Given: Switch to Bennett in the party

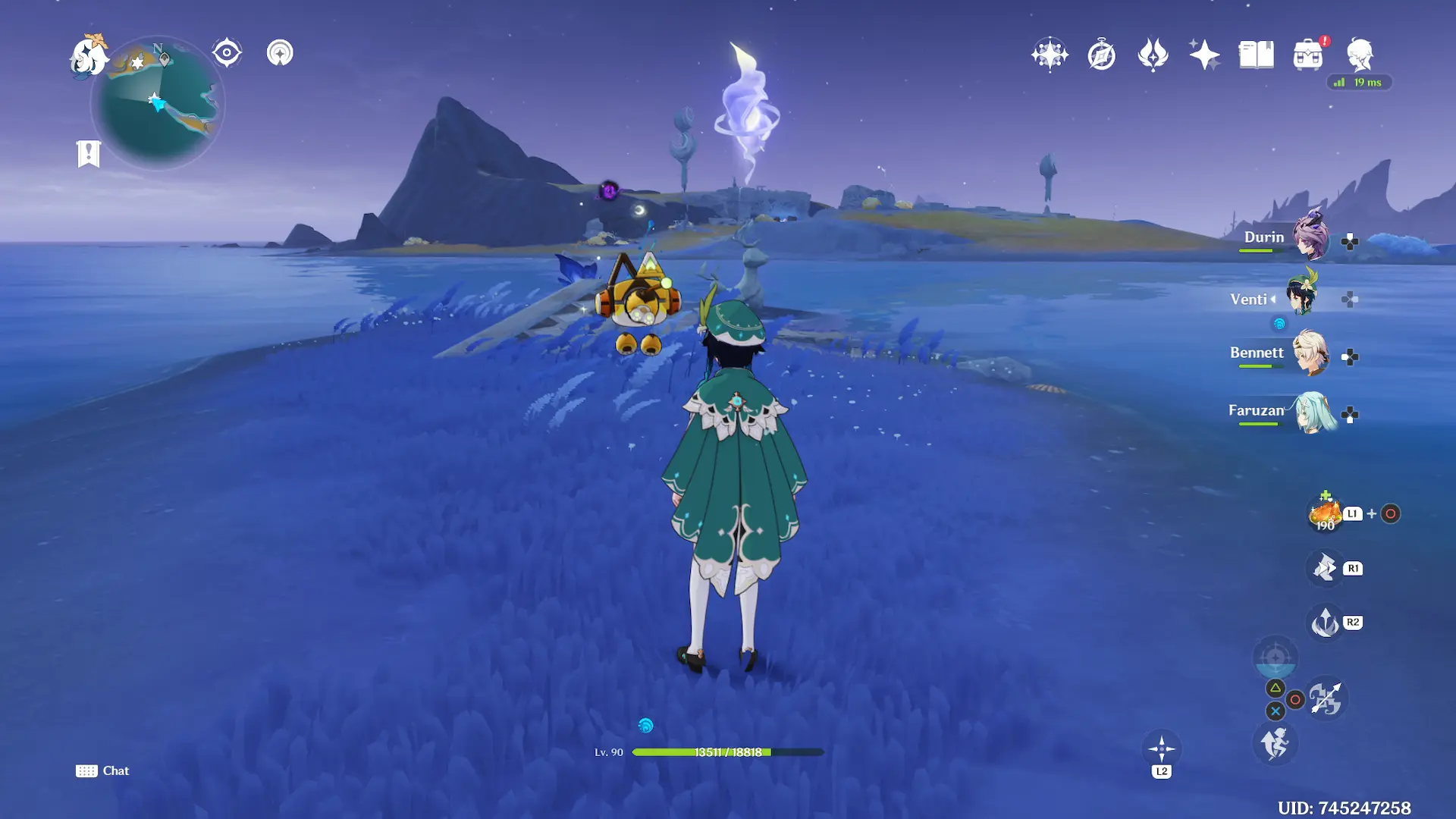Looking at the screenshot, I should (1310, 353).
